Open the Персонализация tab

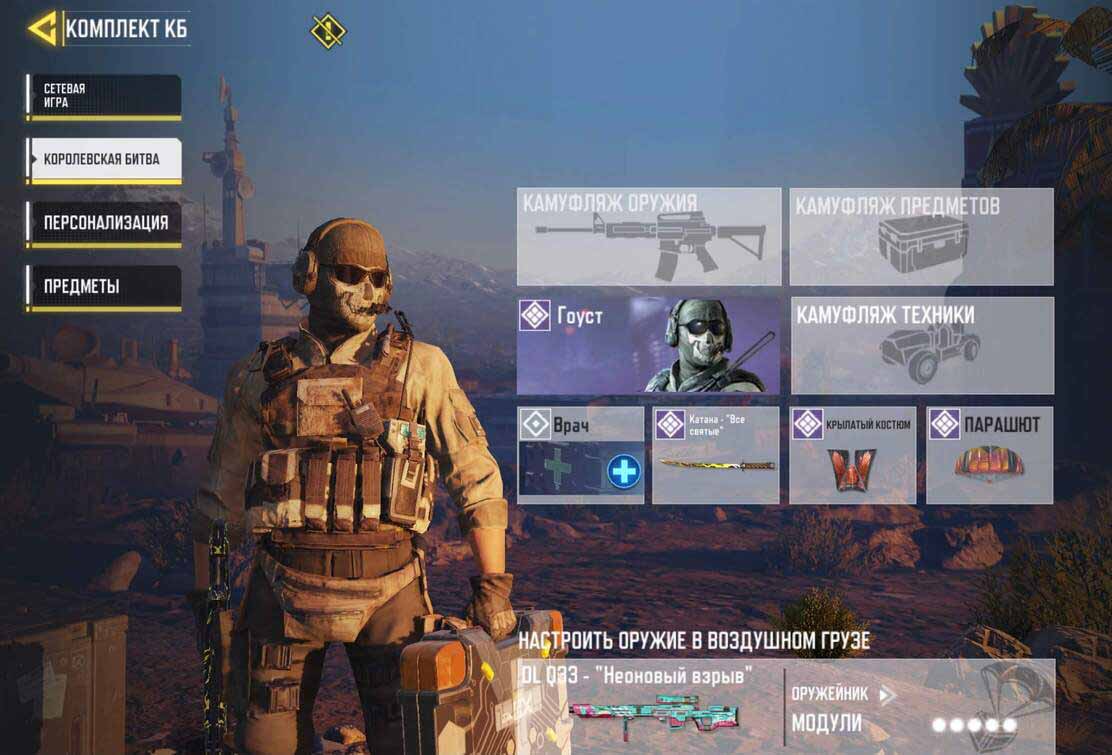point(104,223)
